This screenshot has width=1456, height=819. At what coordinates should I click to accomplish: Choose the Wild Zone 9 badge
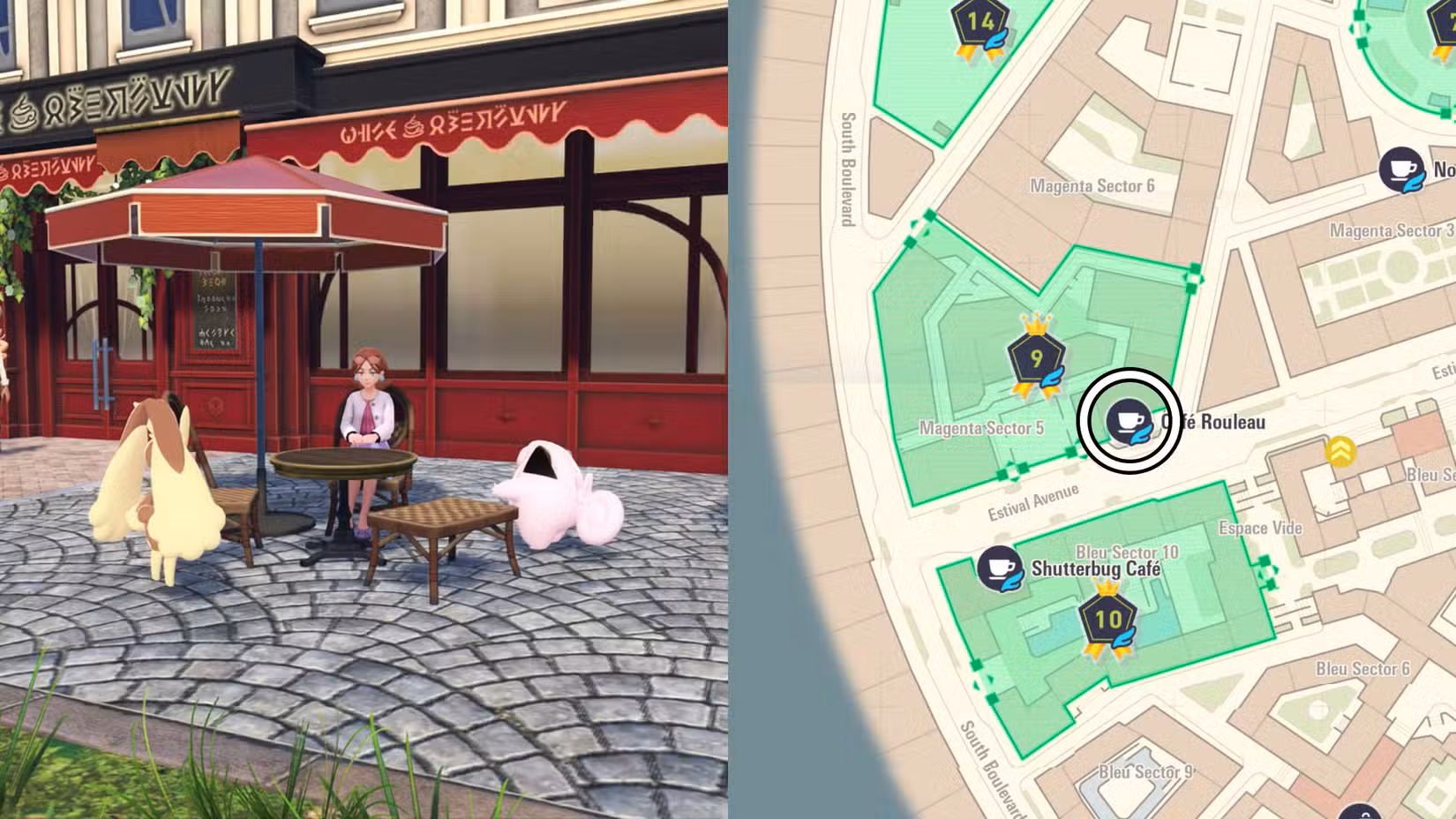coord(1037,359)
